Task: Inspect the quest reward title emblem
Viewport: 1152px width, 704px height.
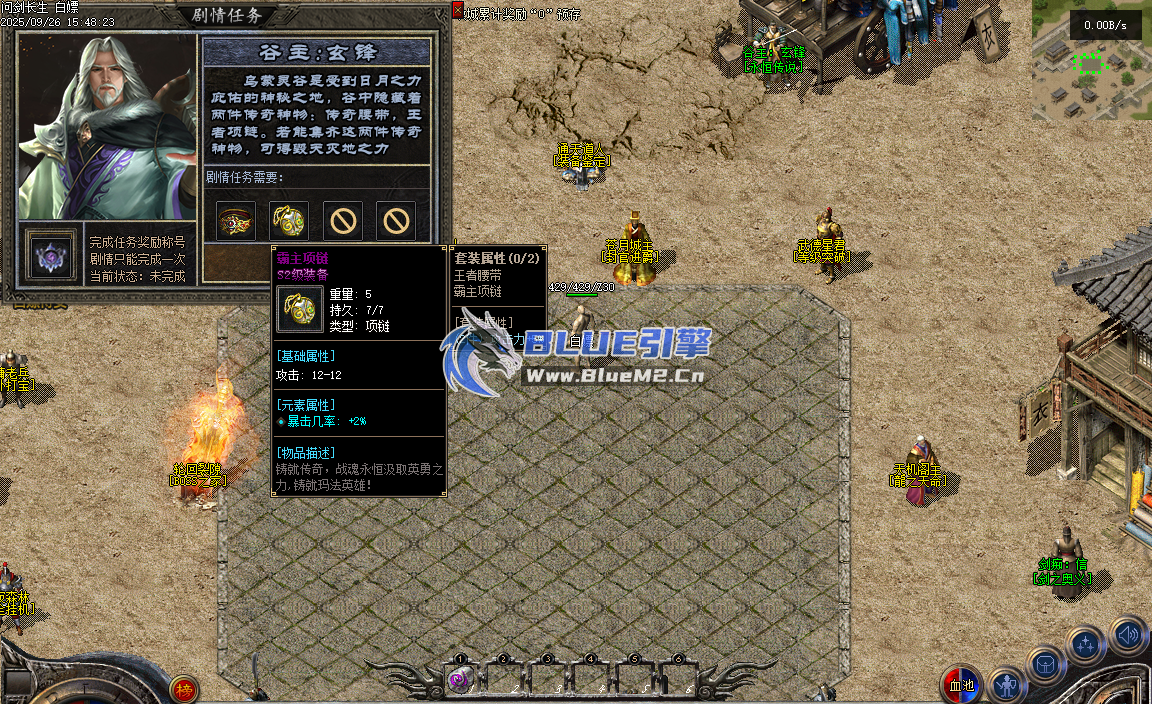Action: click(48, 256)
